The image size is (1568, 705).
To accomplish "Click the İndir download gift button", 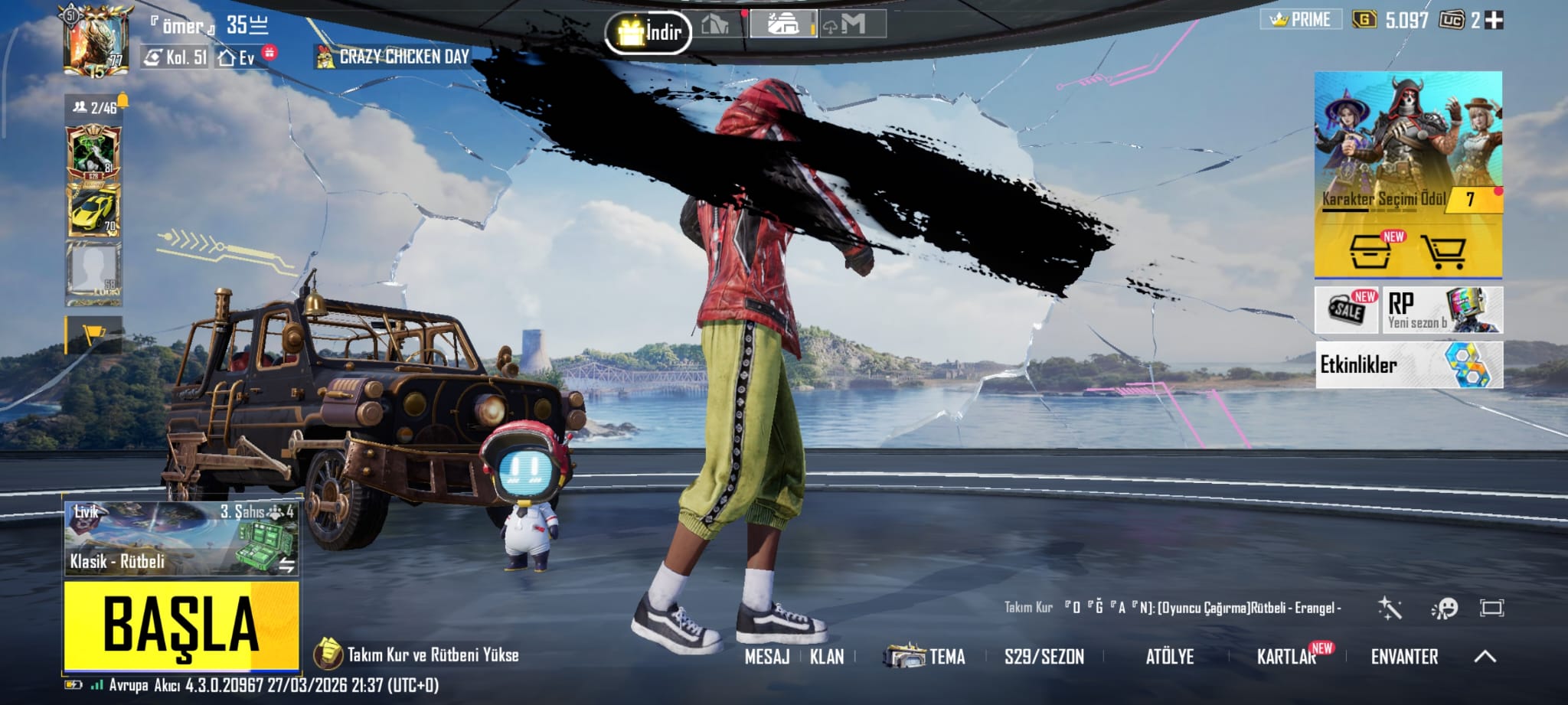I will tap(648, 32).
